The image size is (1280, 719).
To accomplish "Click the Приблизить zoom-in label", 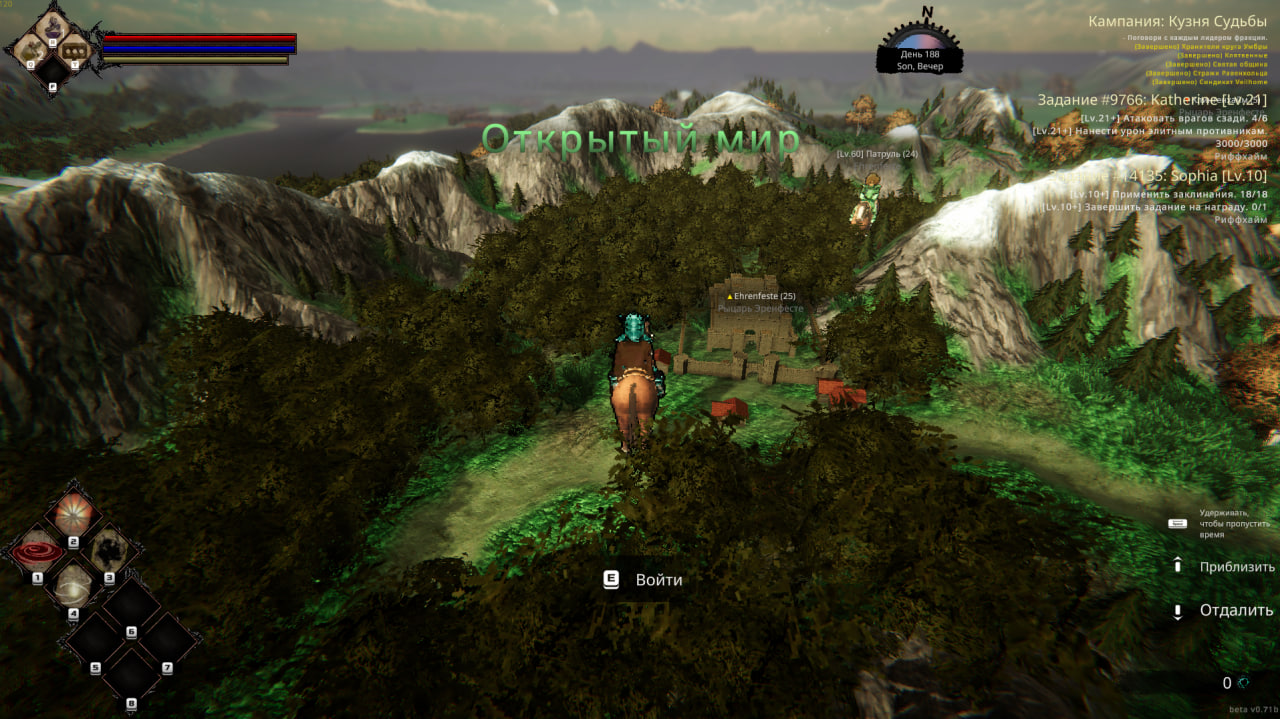I will point(1237,566).
